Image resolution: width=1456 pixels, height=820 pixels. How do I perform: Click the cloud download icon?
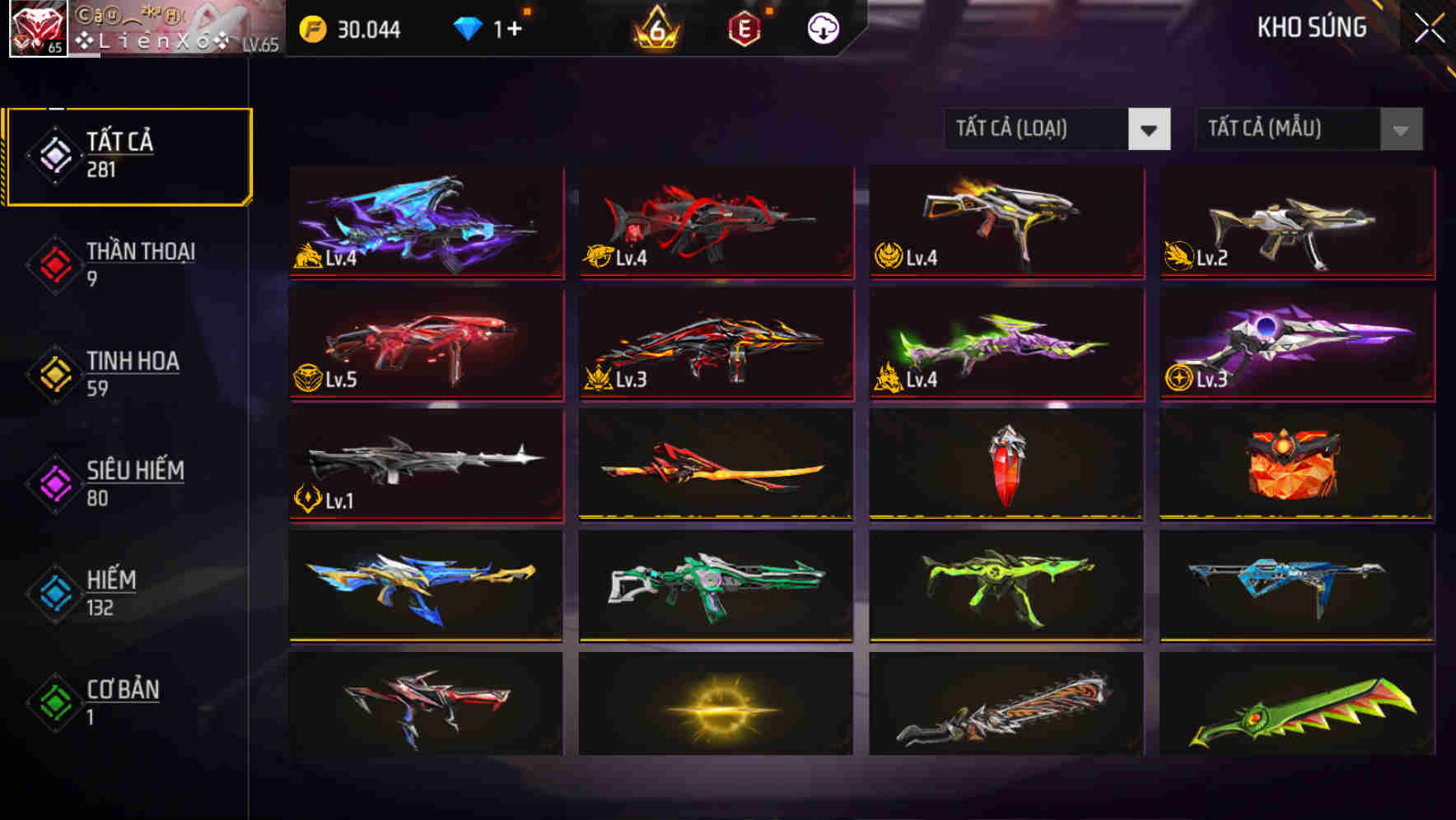(x=823, y=28)
